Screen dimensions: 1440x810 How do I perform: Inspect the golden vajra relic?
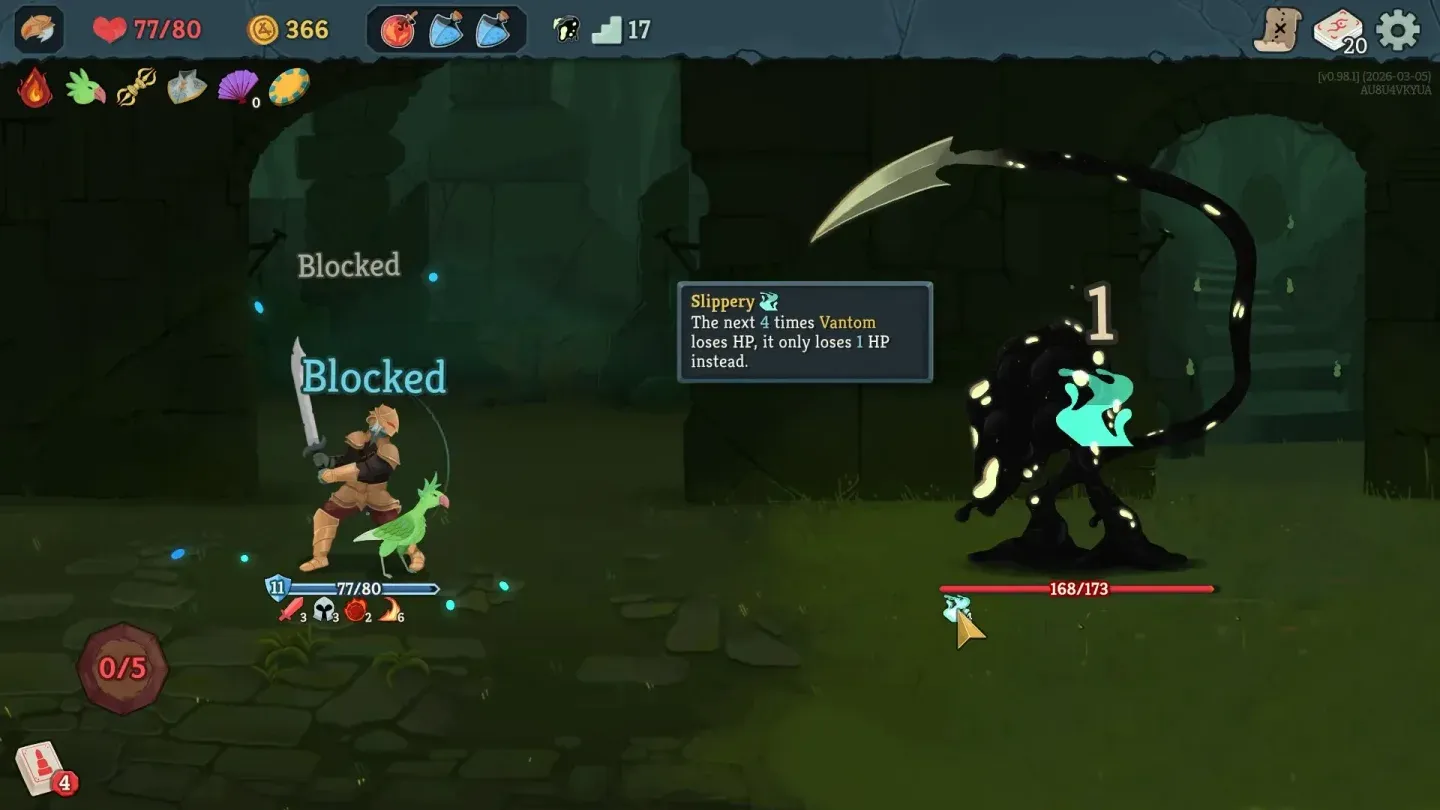[x=136, y=88]
